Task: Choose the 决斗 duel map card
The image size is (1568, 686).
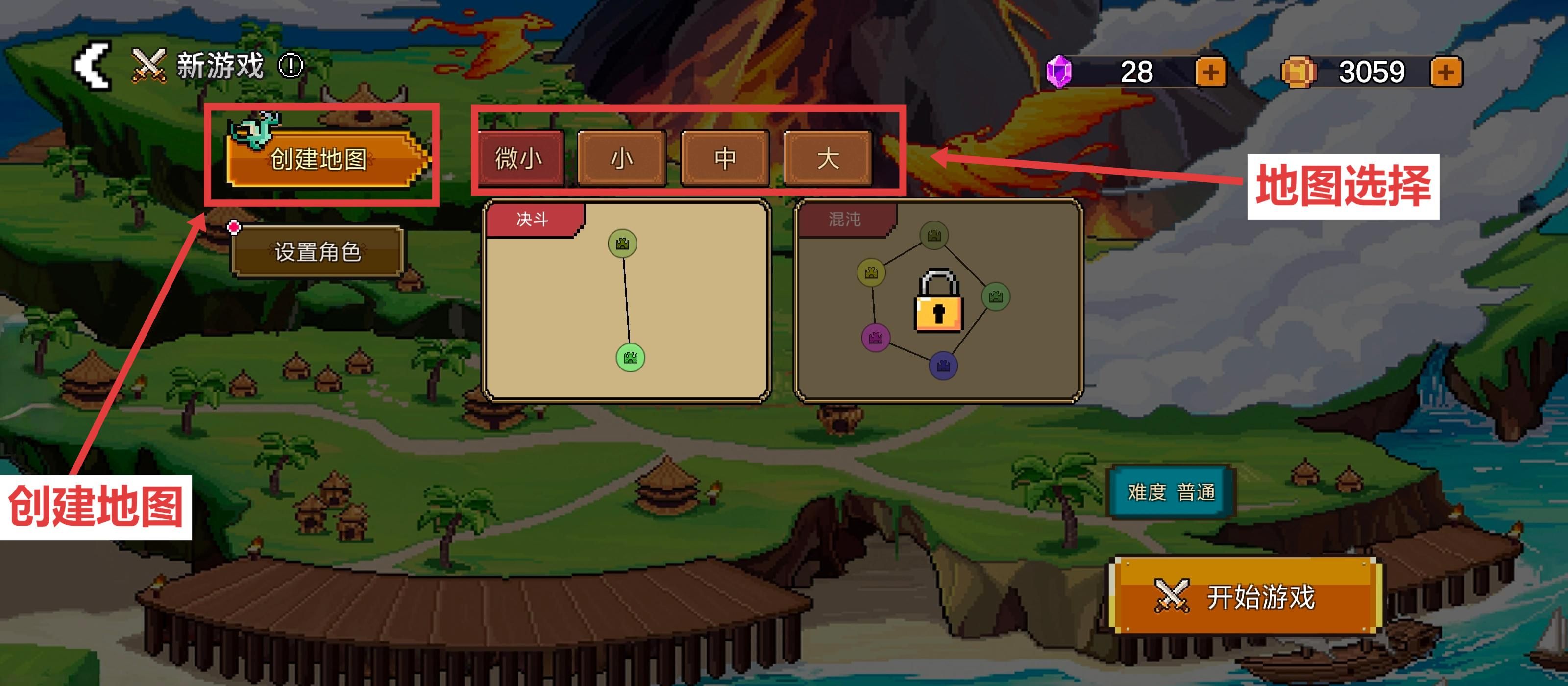Action: (626, 301)
